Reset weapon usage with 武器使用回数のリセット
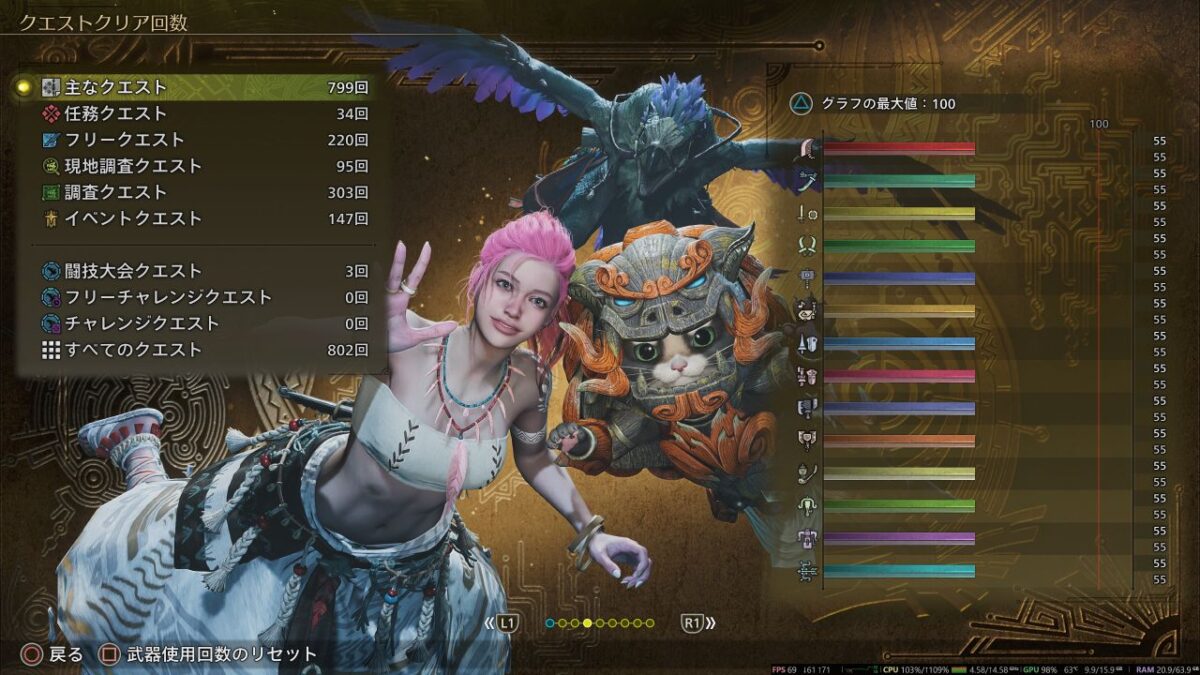 click(x=210, y=655)
